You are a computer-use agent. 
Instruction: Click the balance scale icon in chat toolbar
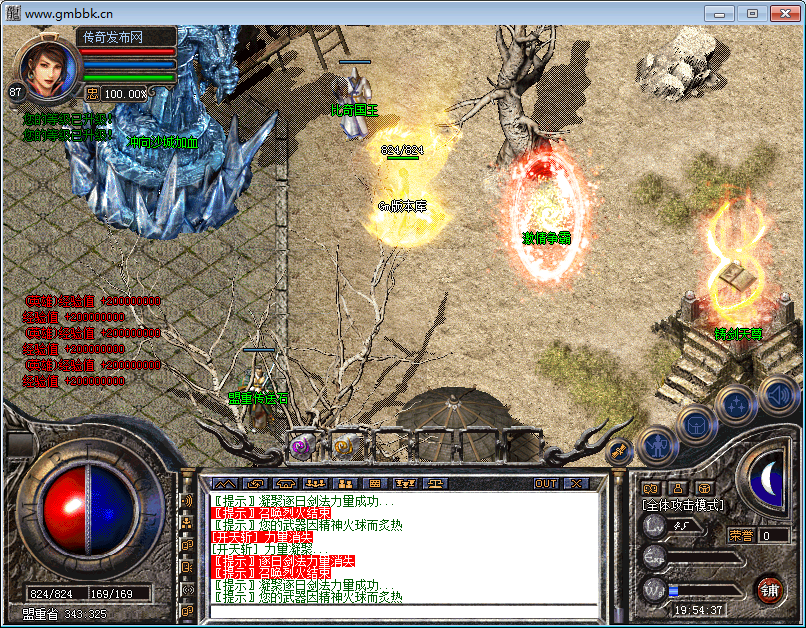click(x=437, y=483)
